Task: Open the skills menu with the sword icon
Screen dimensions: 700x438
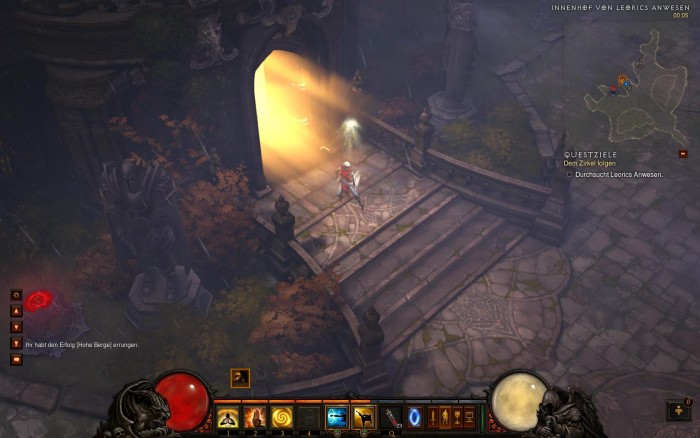Action: tap(434, 417)
